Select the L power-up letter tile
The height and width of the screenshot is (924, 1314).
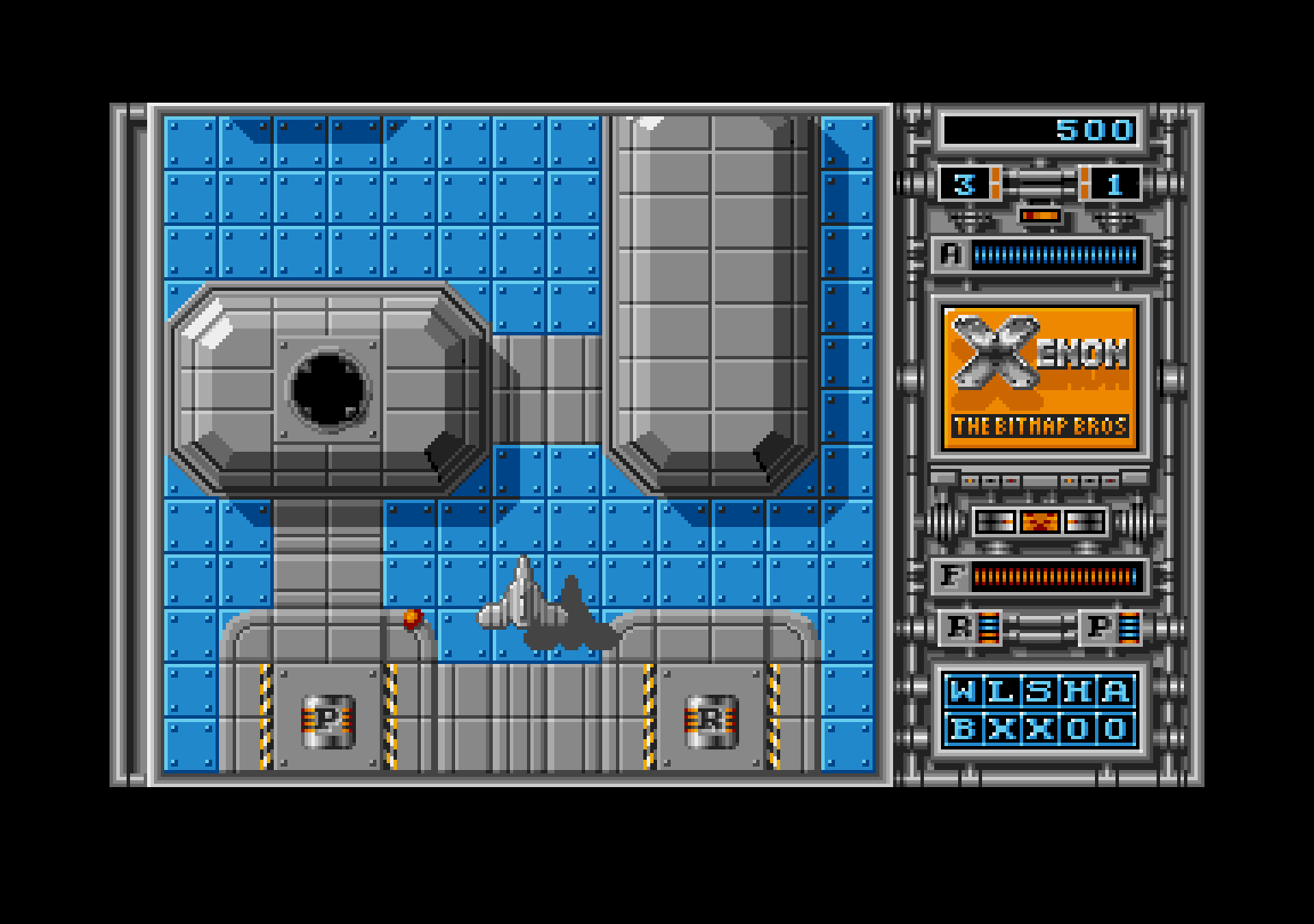[x=1001, y=691]
